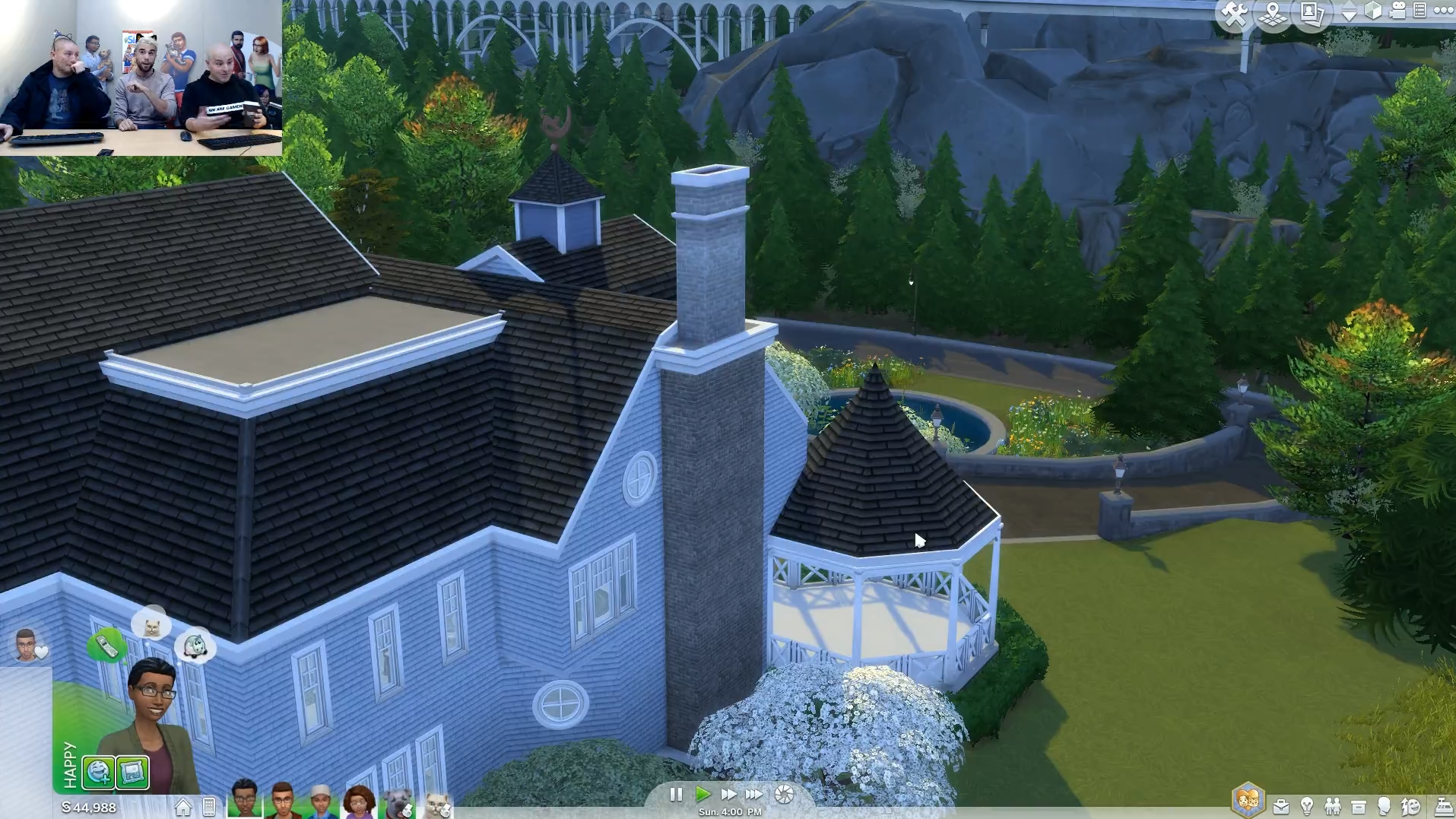Open the career briefcase panel
Viewport: 1456px width, 819px height.
tap(1281, 807)
